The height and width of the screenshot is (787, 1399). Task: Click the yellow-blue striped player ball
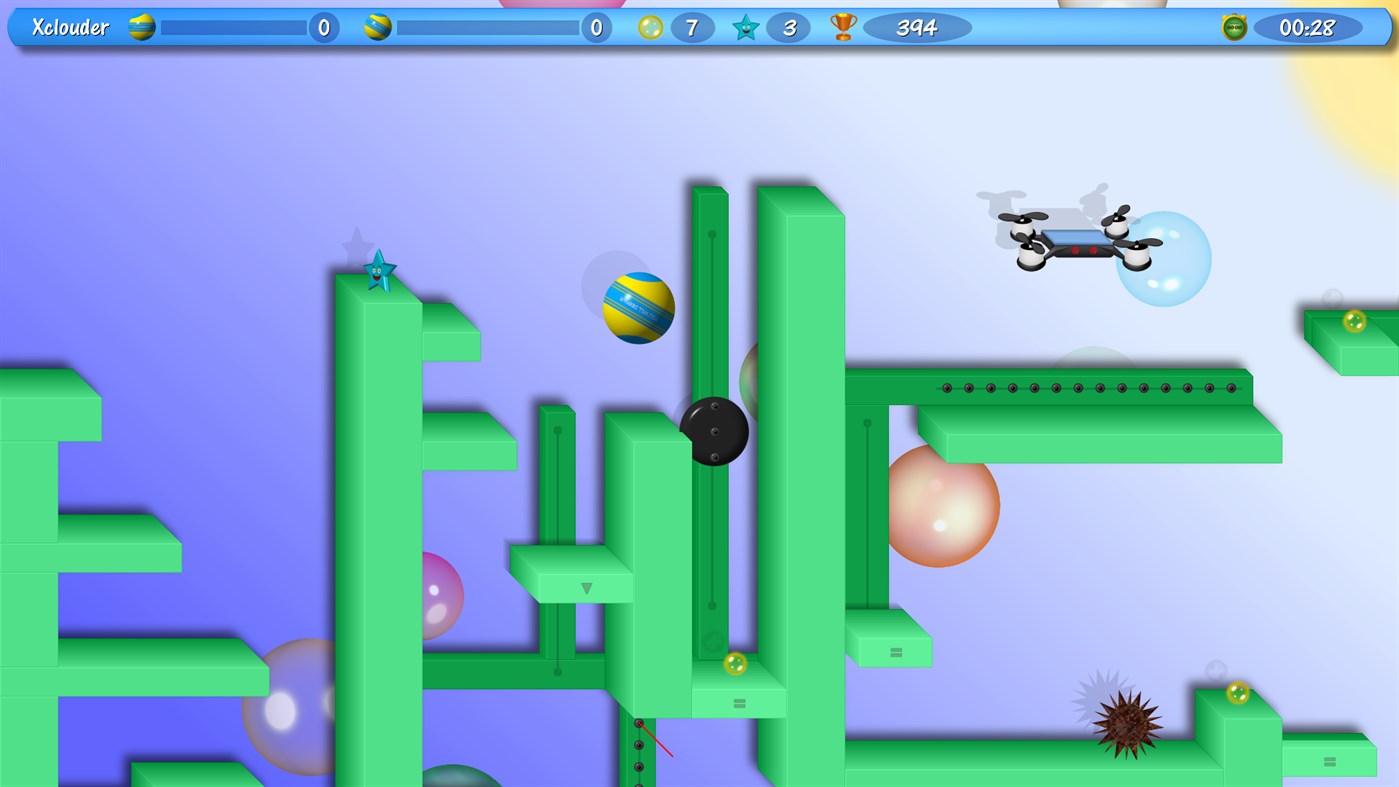[637, 308]
